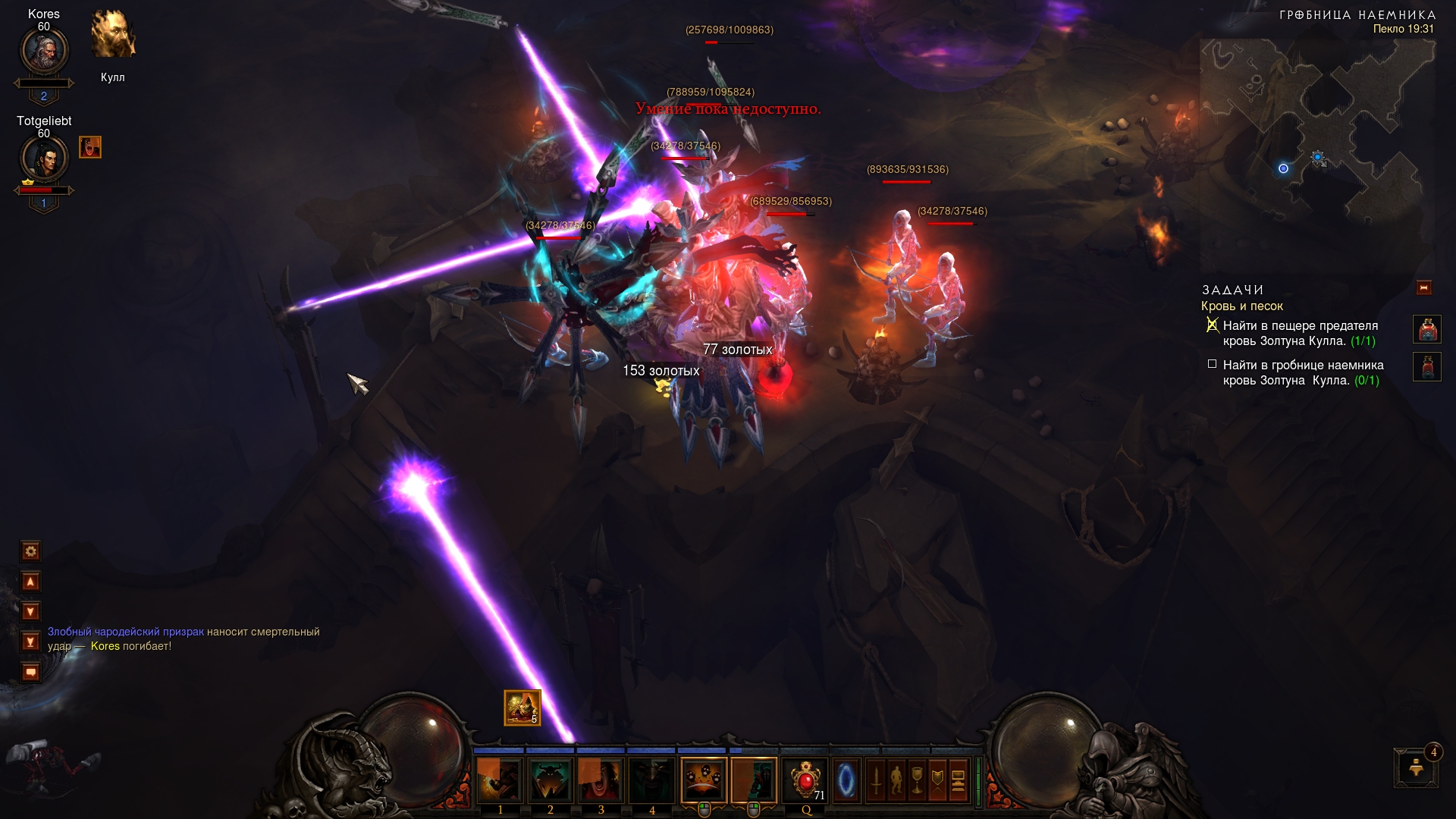Collapse the Задачи objectives tracker

coord(1423,288)
